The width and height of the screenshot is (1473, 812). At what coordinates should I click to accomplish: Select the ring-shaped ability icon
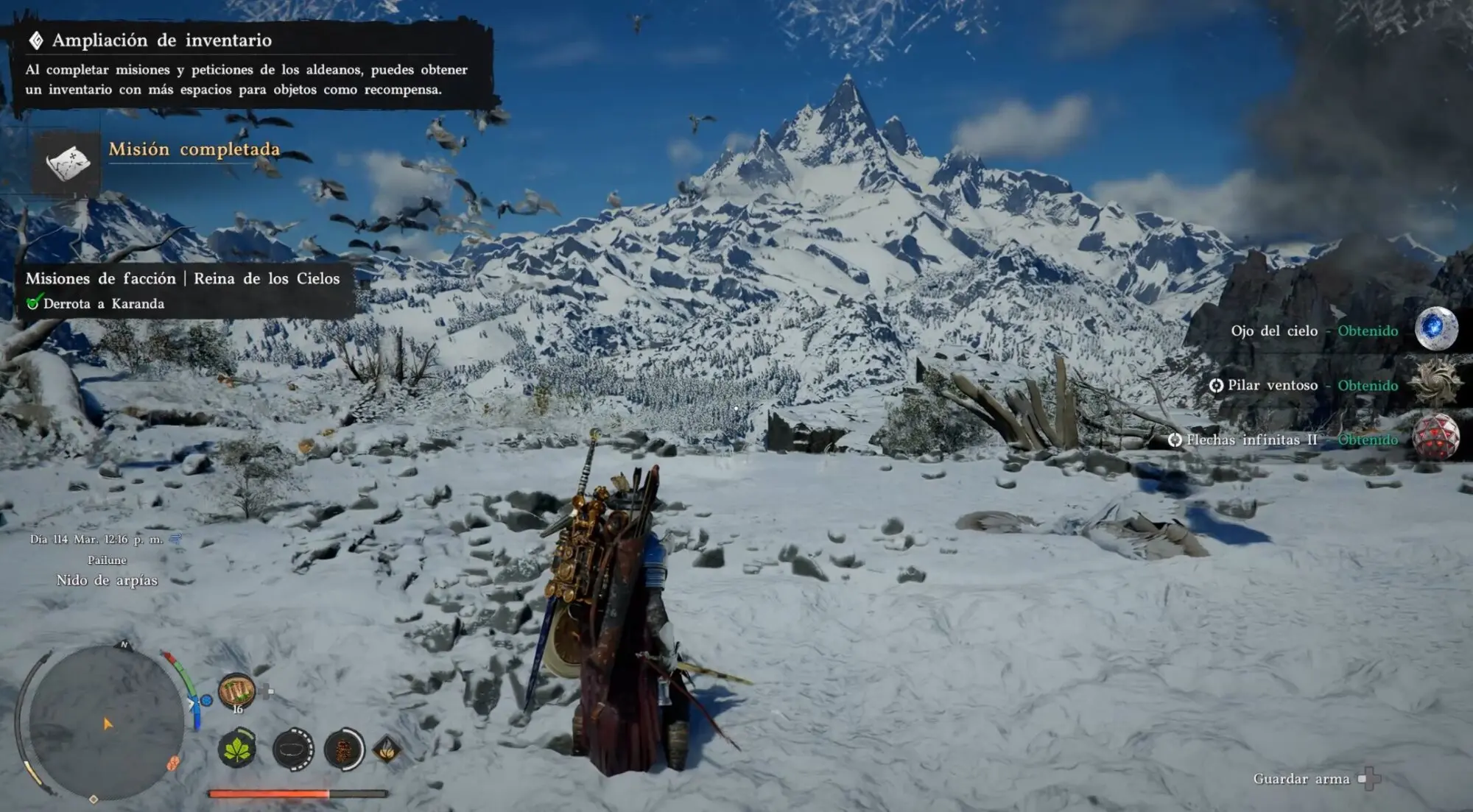(292, 750)
